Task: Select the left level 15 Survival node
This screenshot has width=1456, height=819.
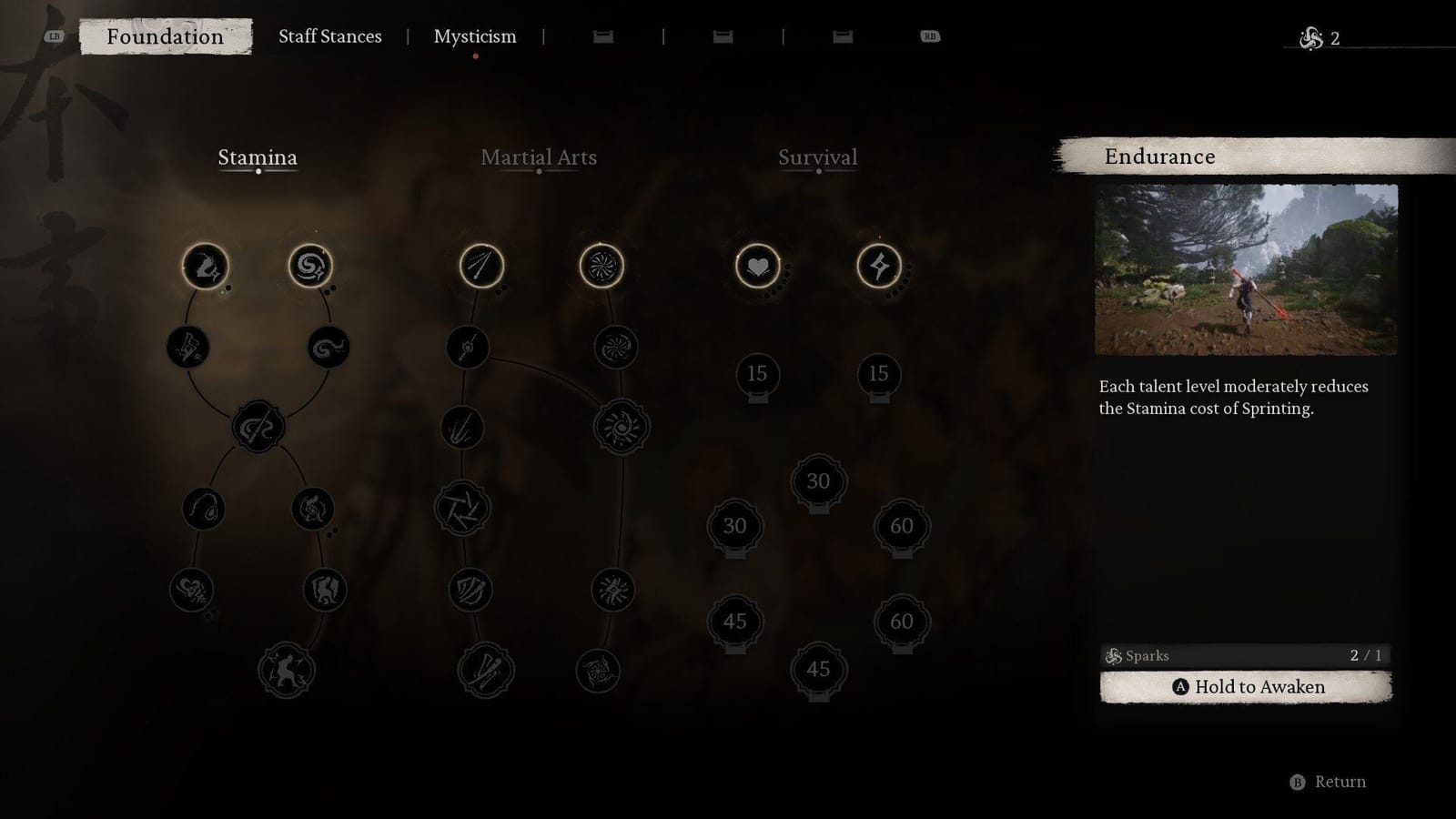Action: pos(757,373)
